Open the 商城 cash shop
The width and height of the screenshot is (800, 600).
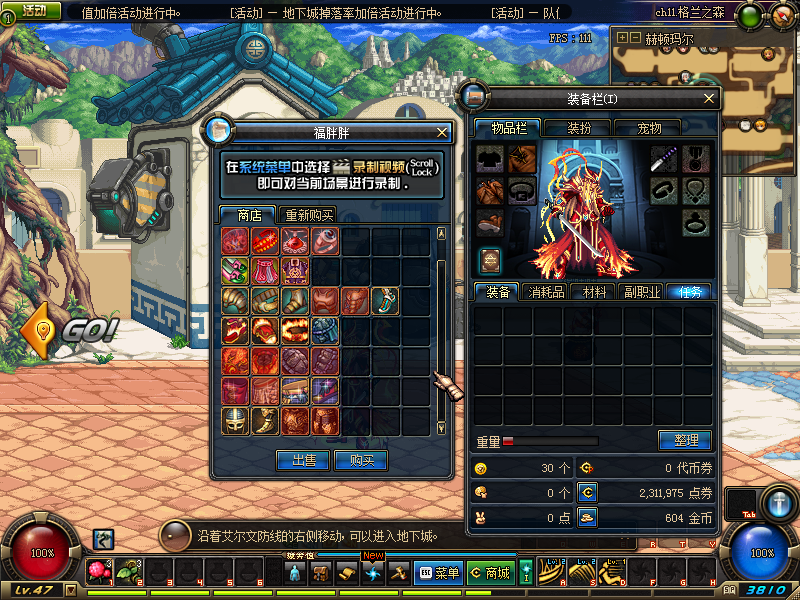[490, 573]
